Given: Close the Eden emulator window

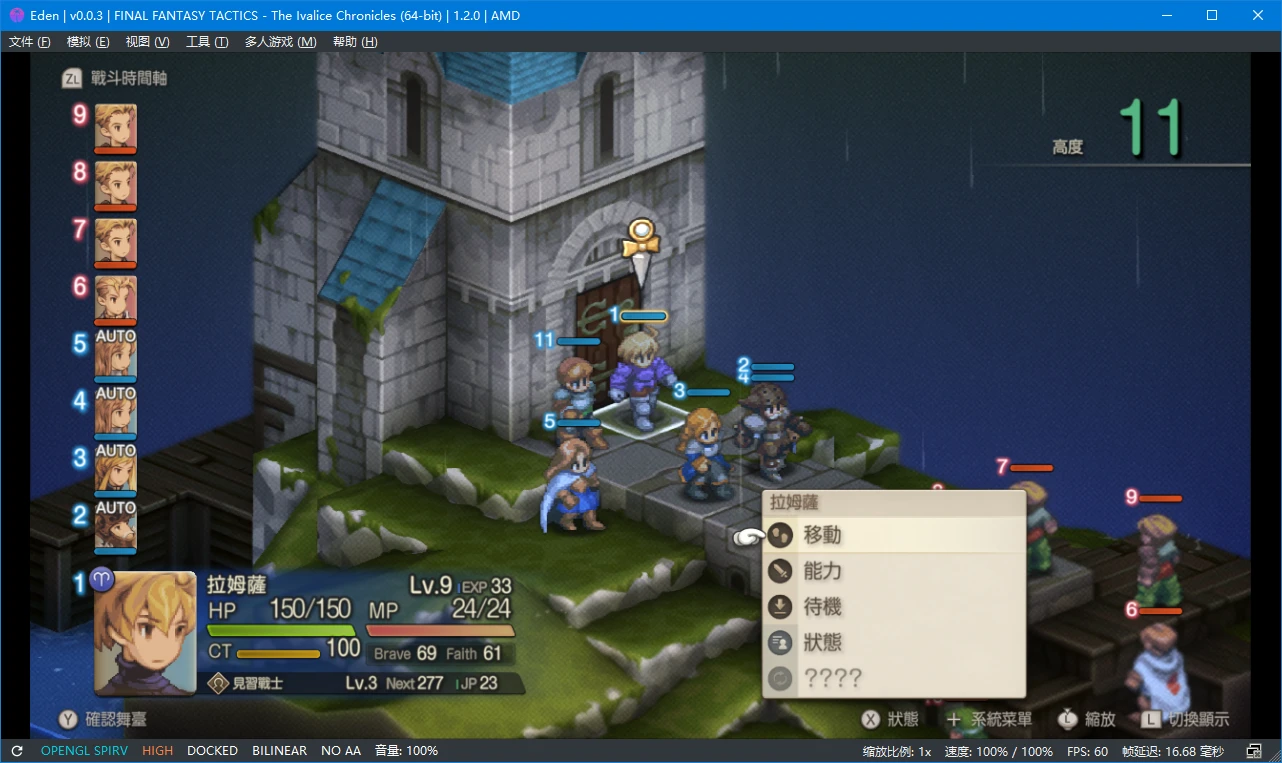Looking at the screenshot, I should pos(1258,15).
